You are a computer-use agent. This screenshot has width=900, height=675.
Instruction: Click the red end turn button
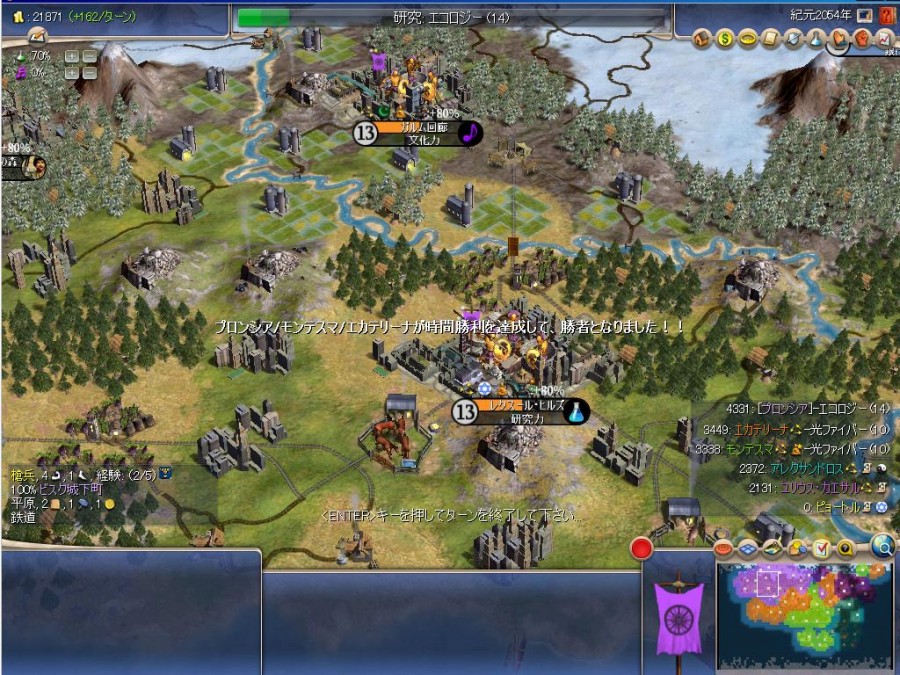641,548
